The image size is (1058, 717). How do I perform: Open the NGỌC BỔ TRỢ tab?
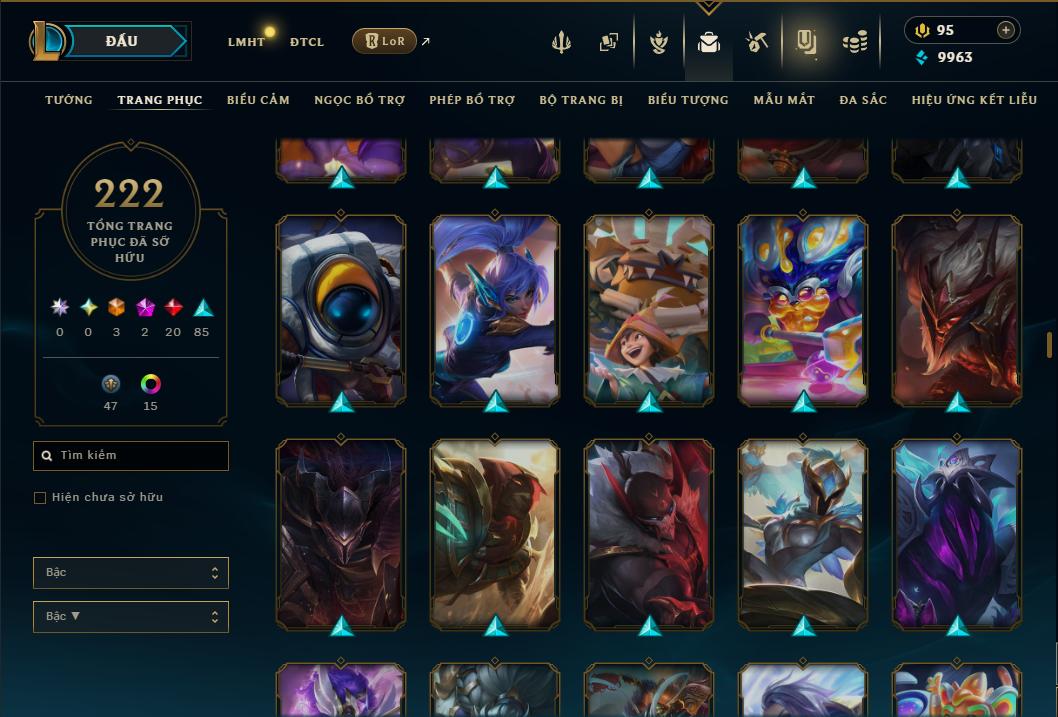359,100
